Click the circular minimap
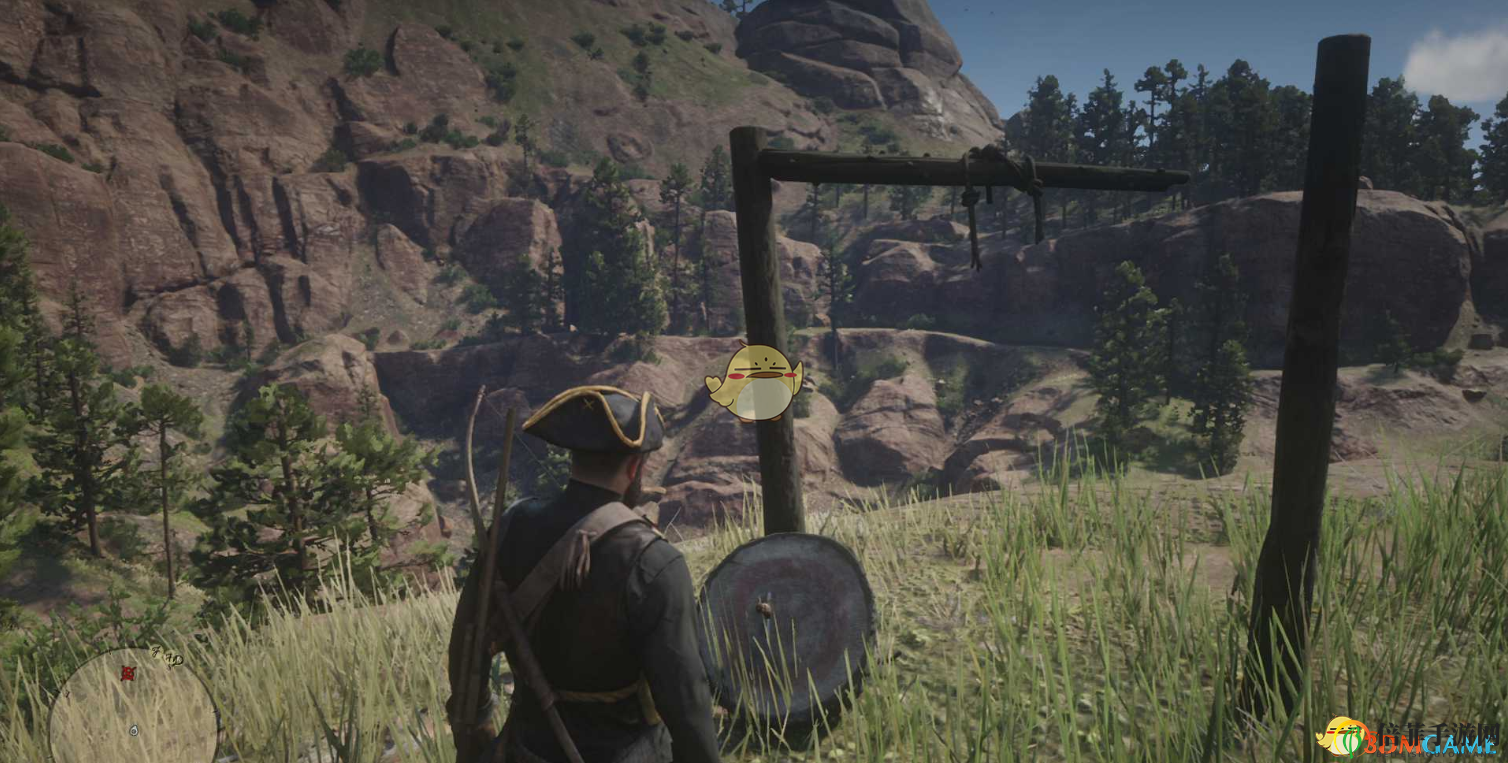Screen dimensions: 1508x763 tap(133, 708)
